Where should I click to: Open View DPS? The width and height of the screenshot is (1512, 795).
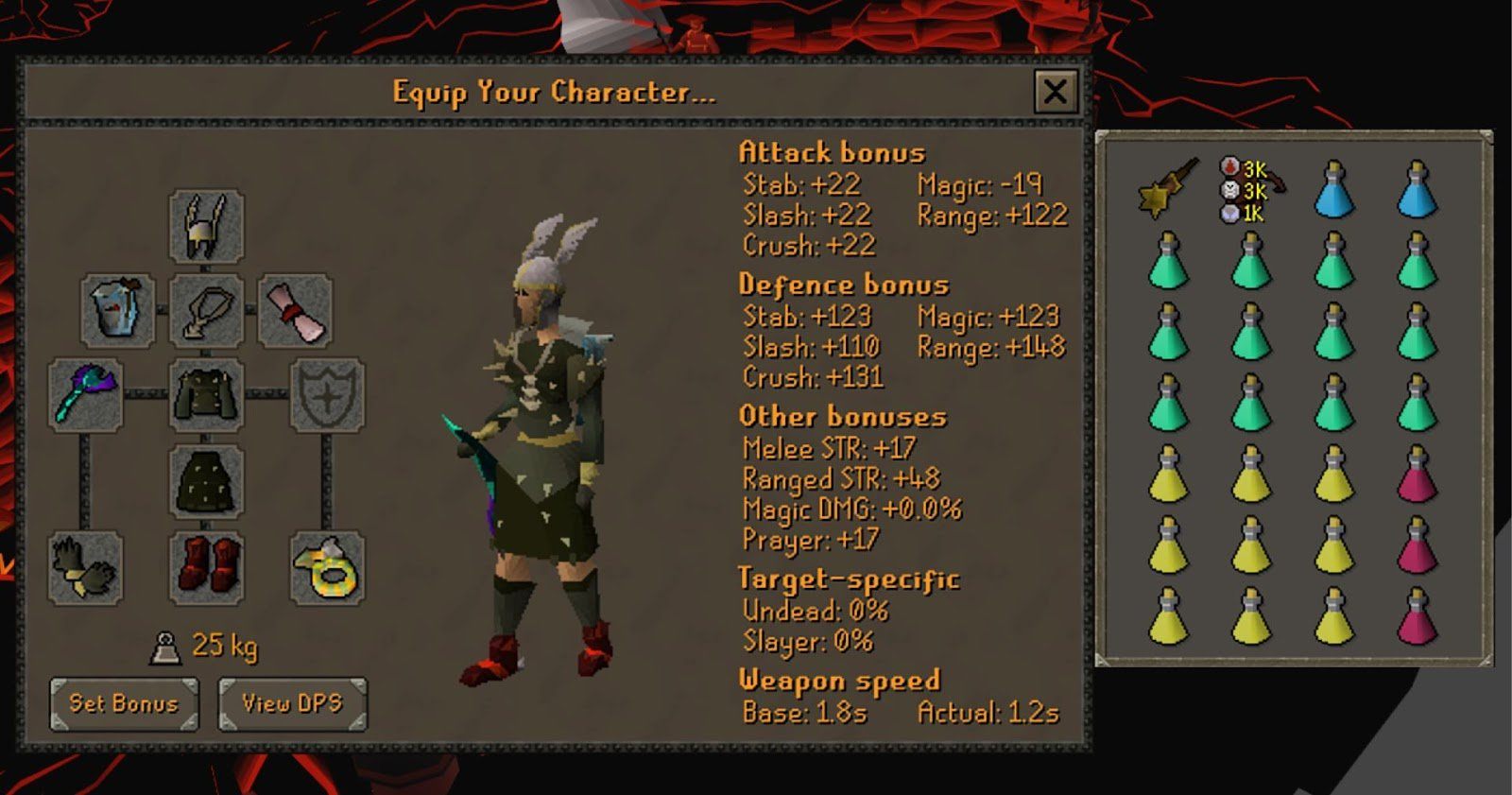(x=289, y=703)
